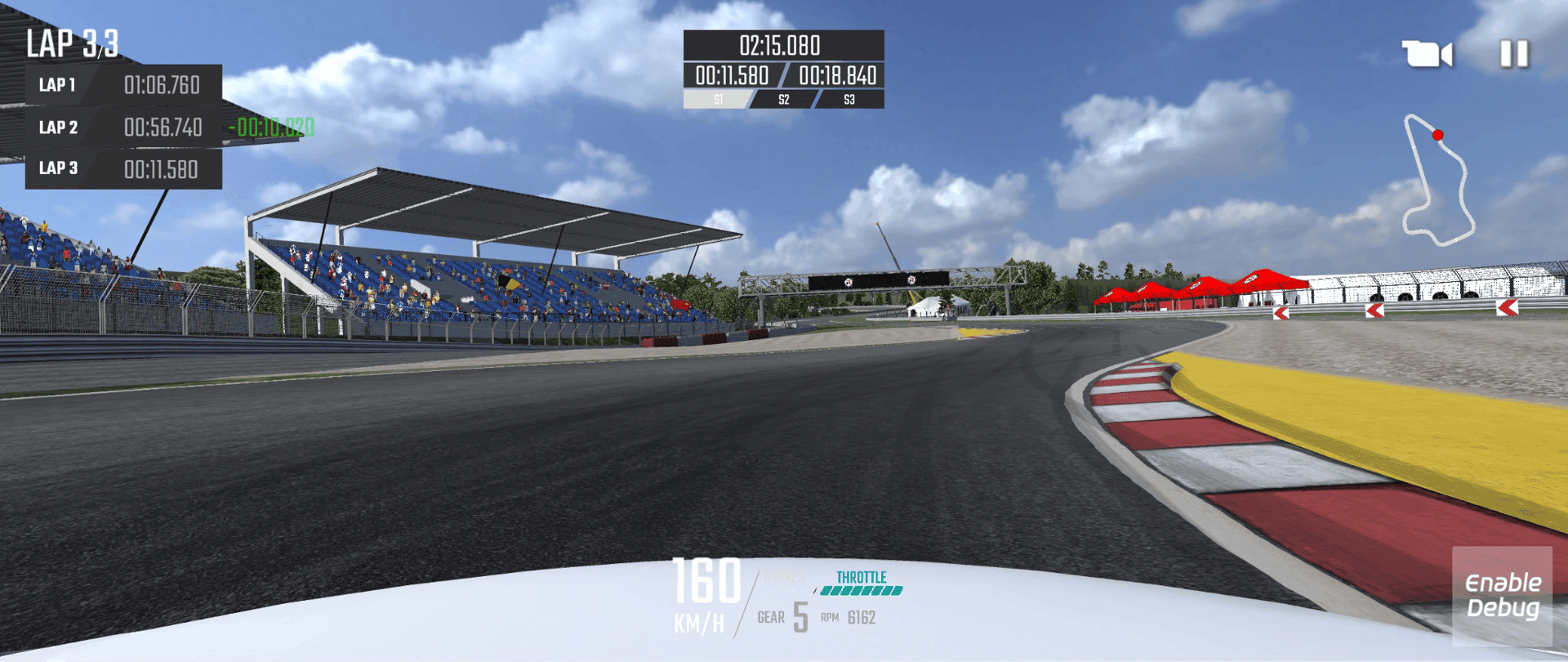Select the S1 sector tab
Image resolution: width=1568 pixels, height=662 pixels.
click(x=717, y=100)
